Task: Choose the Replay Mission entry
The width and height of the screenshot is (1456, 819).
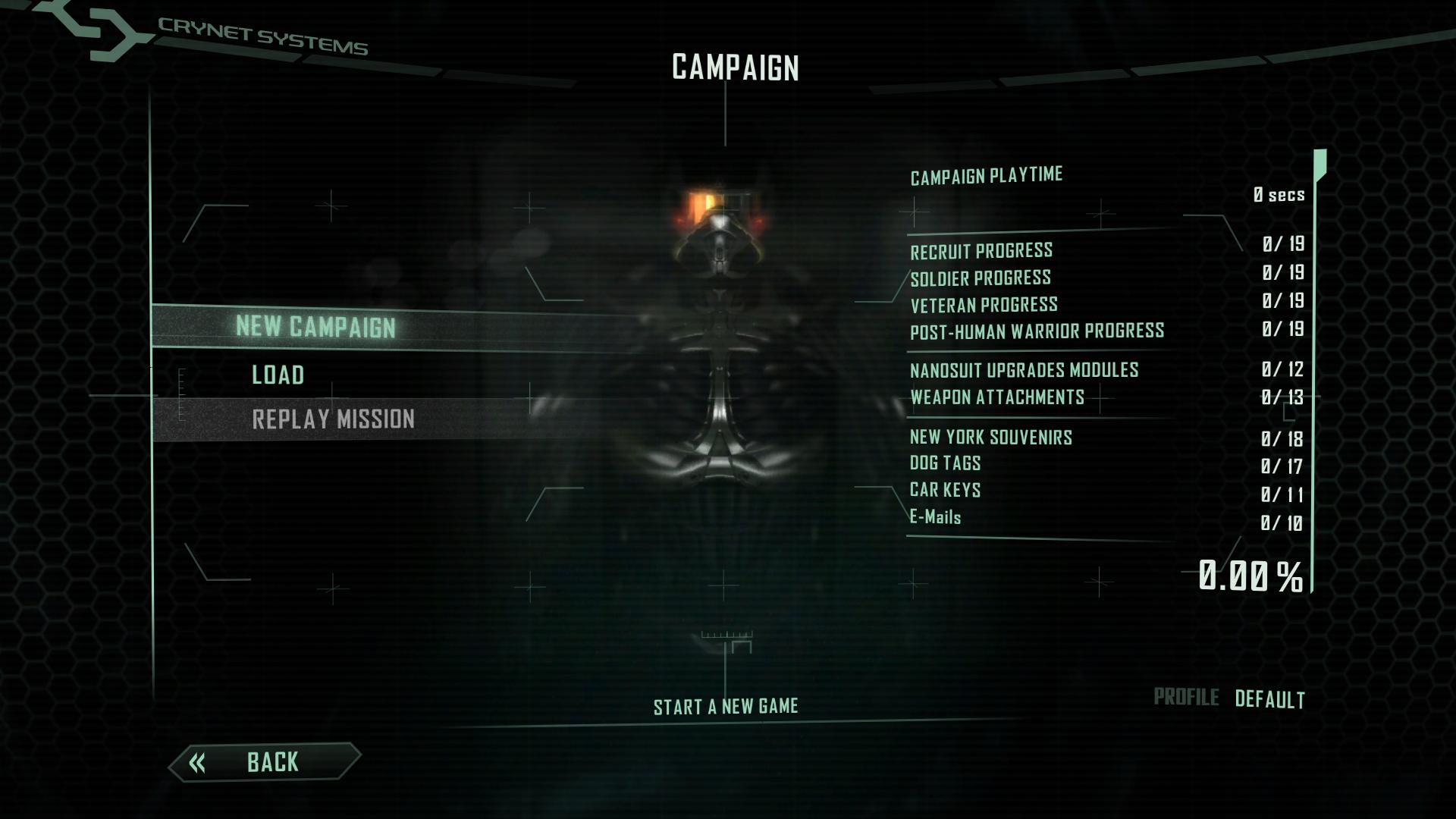Action: 333,419
